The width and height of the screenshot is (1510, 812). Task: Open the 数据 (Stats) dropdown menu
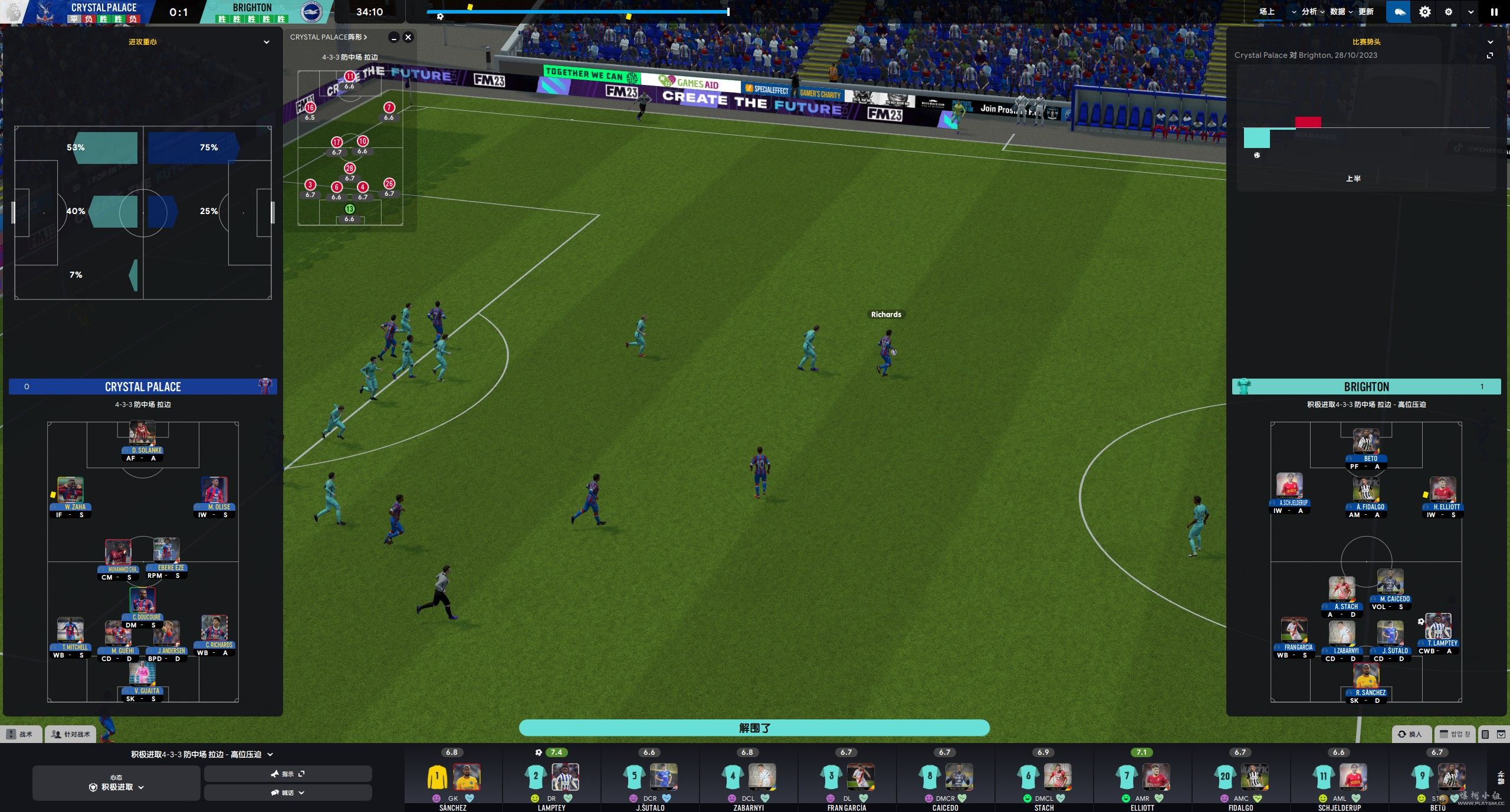pyautogui.click(x=1341, y=12)
